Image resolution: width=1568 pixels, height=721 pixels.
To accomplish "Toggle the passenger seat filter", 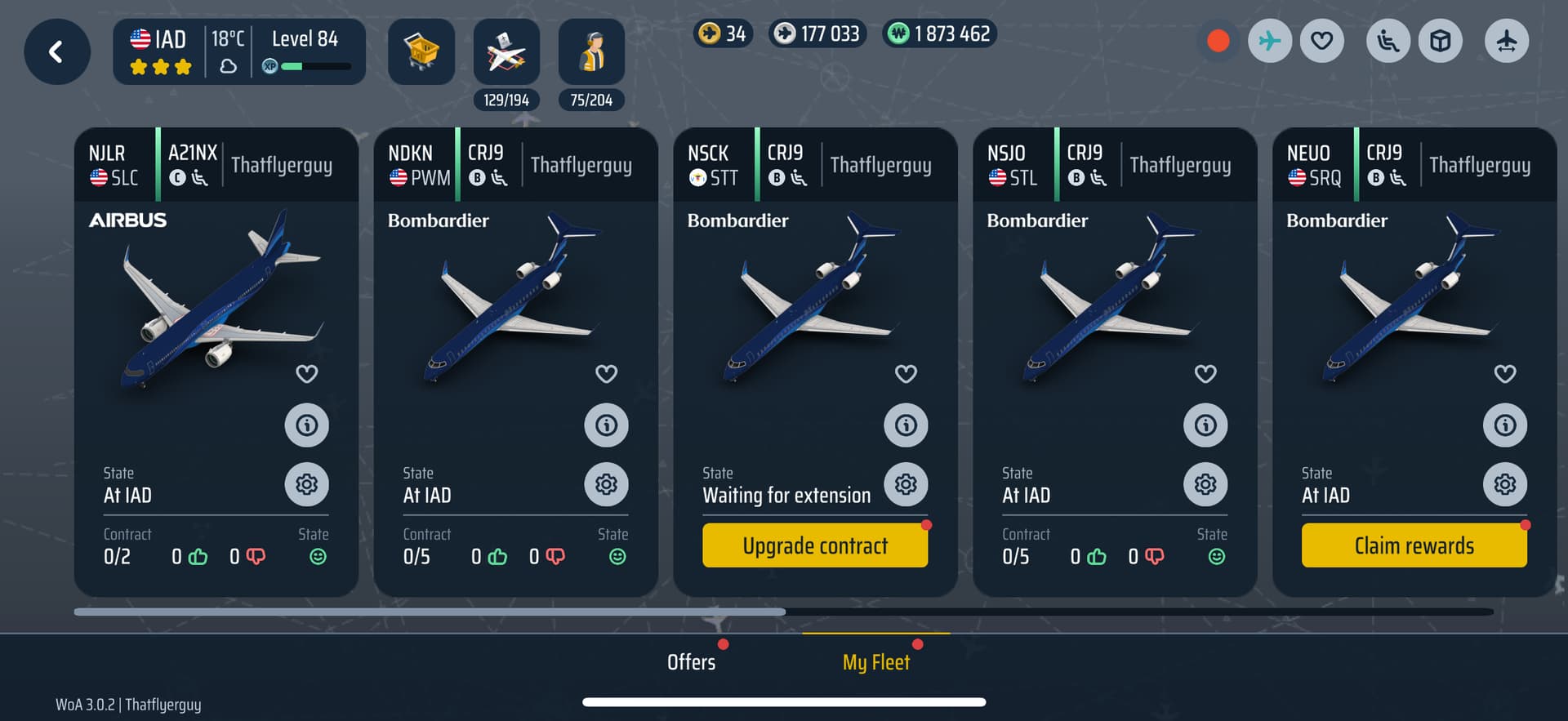I will pos(1388,41).
